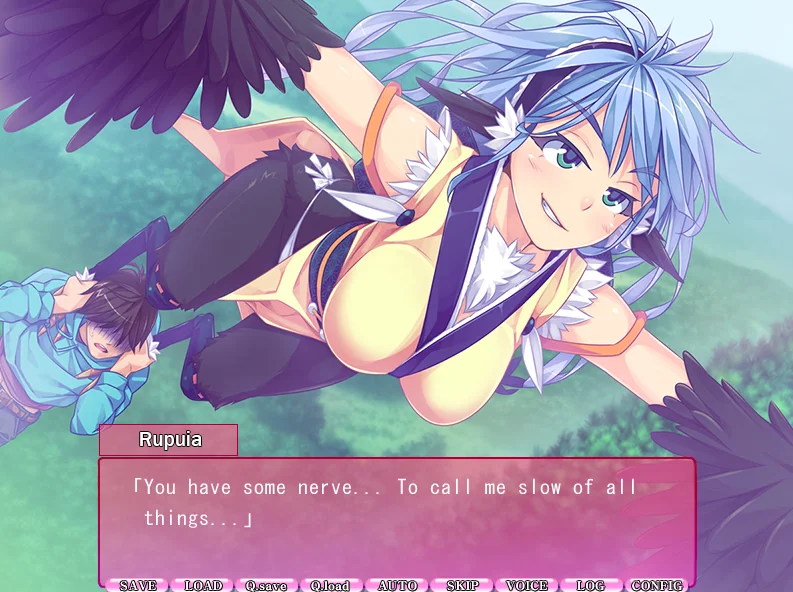Open the CONFIG settings
Screen dimensions: 793x592
tap(657, 585)
